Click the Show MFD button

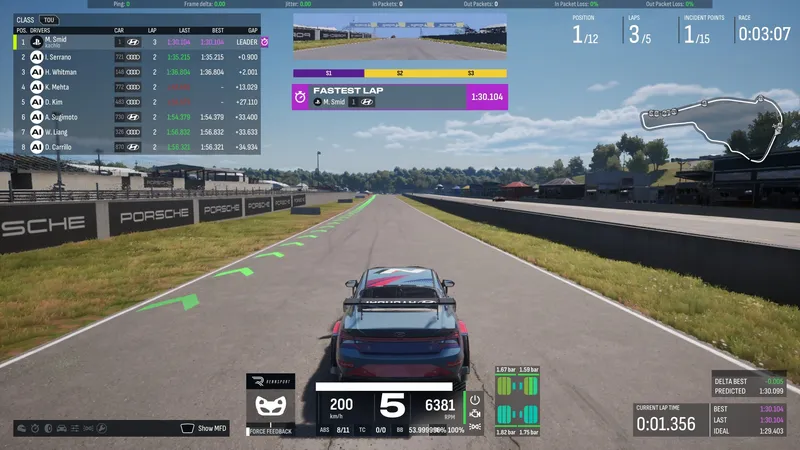coord(205,428)
